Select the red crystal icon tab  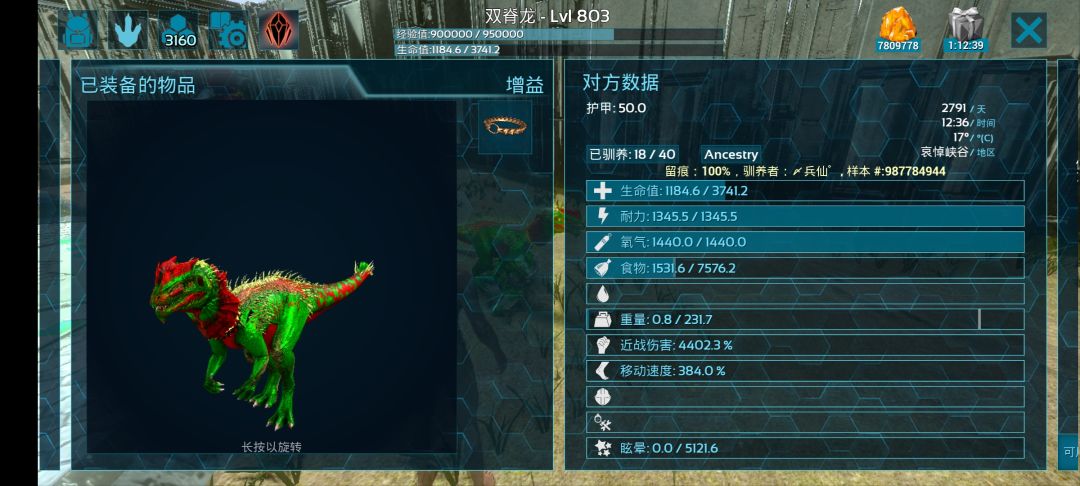(x=279, y=31)
